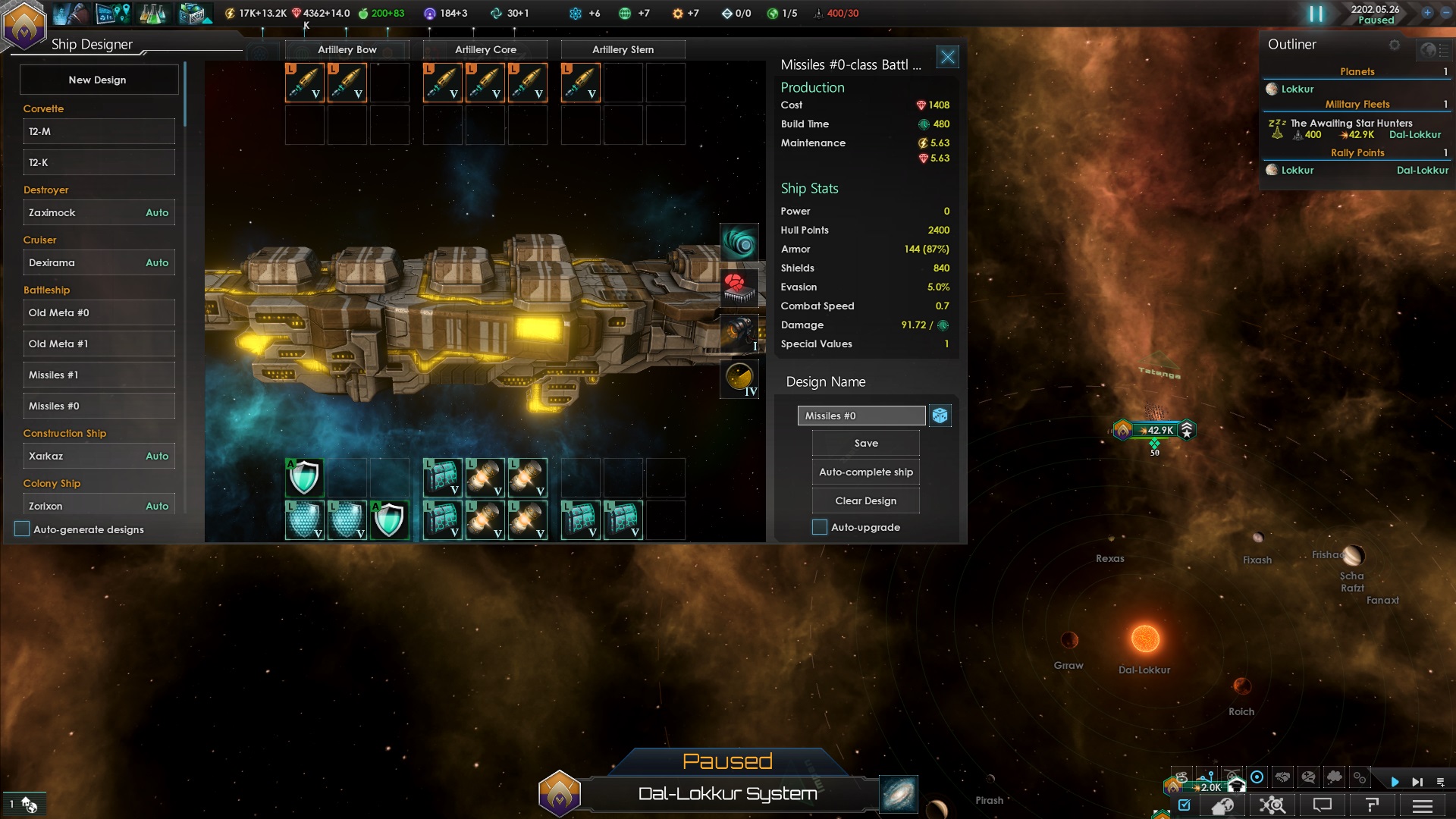Collapse the Planets section in the Outliner

(x=1357, y=71)
